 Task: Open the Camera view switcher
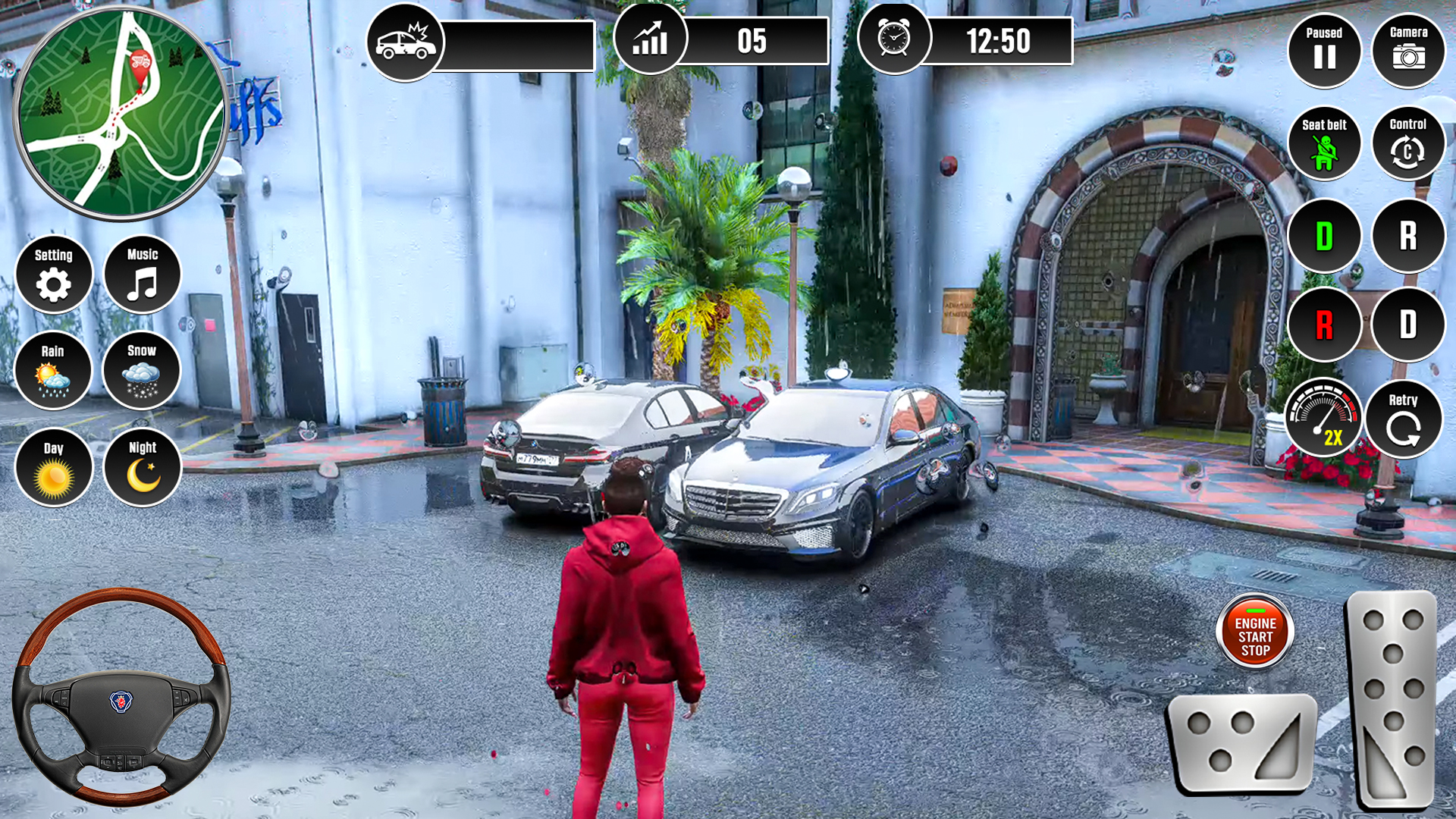click(x=1407, y=51)
